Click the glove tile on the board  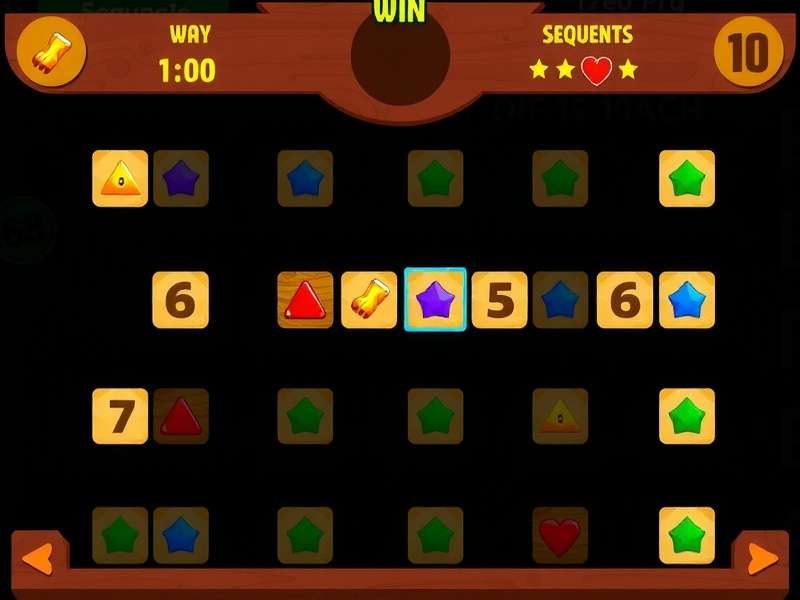pos(369,299)
